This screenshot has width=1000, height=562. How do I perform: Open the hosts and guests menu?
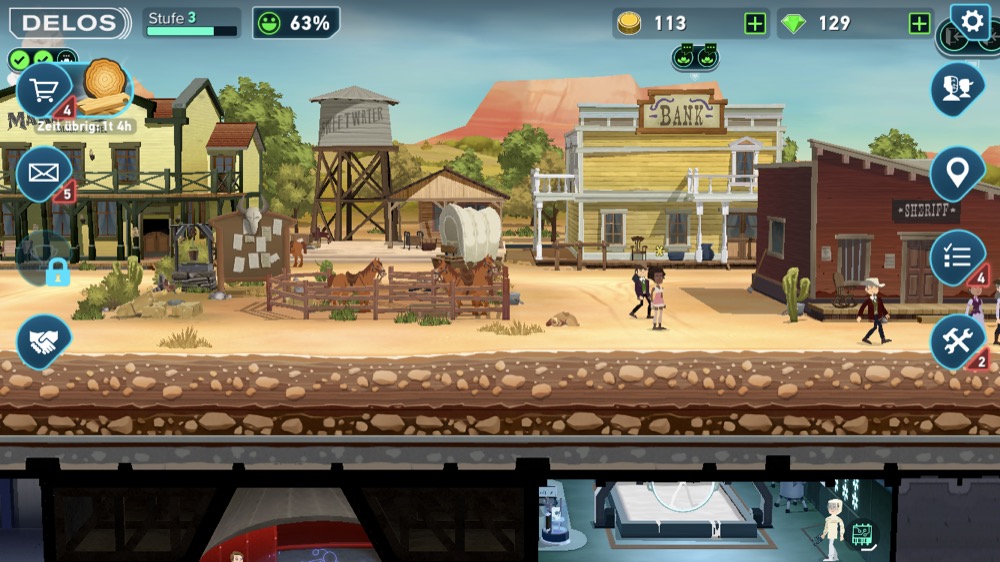coord(957,90)
